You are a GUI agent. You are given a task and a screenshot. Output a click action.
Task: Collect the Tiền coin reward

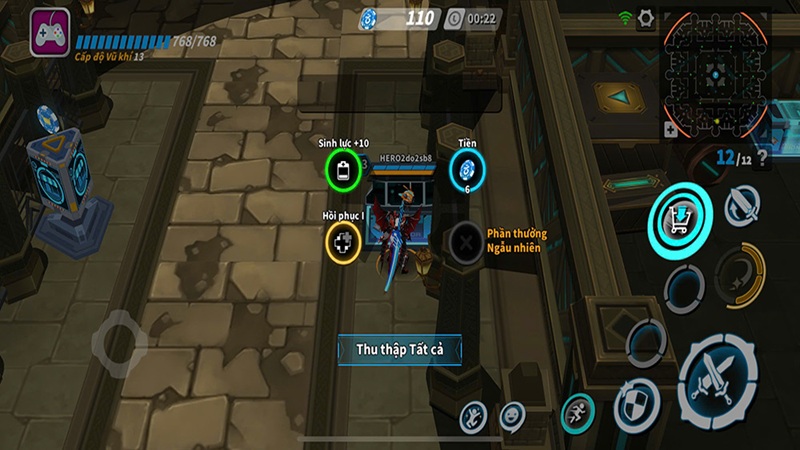(466, 169)
